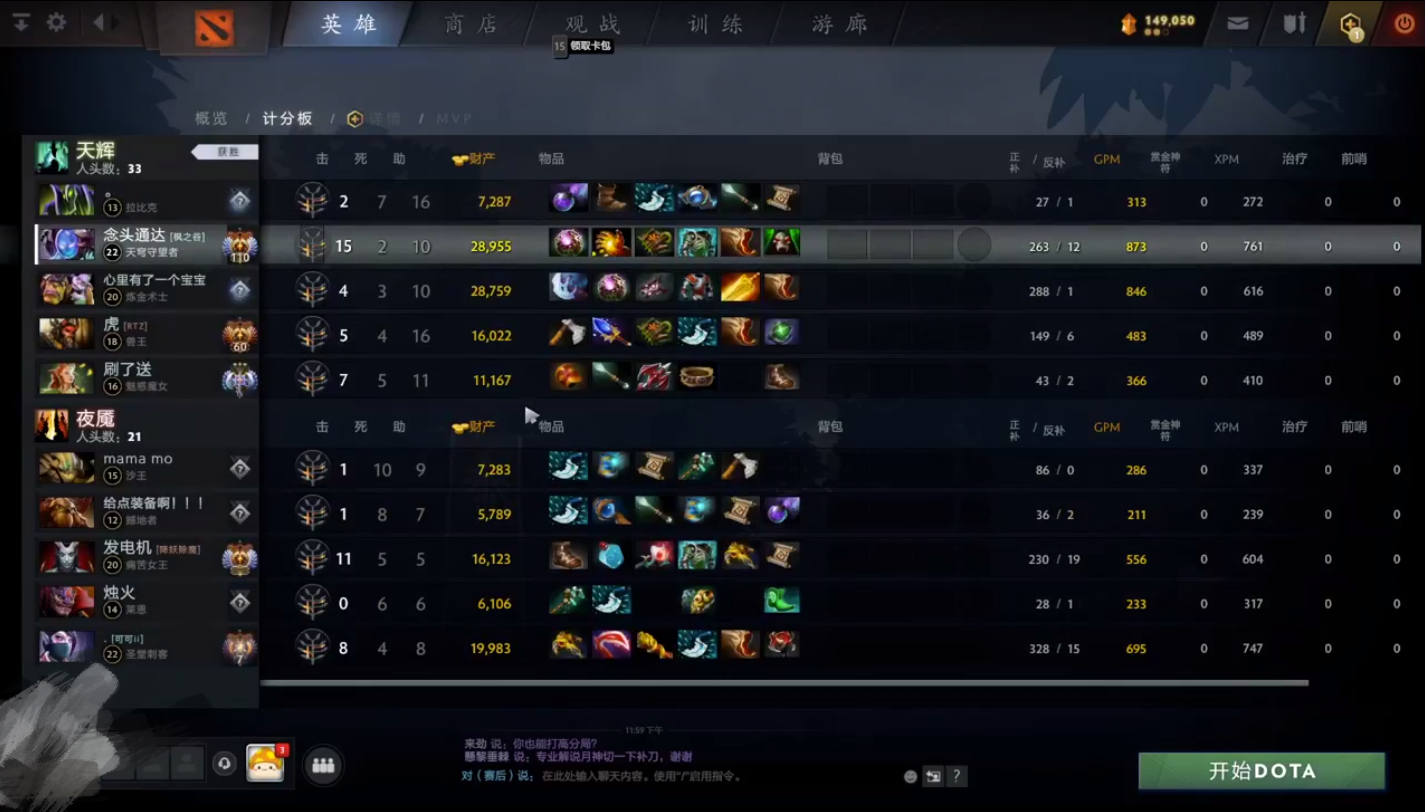Mute player 拉比克 with the speaker toggle

point(240,200)
